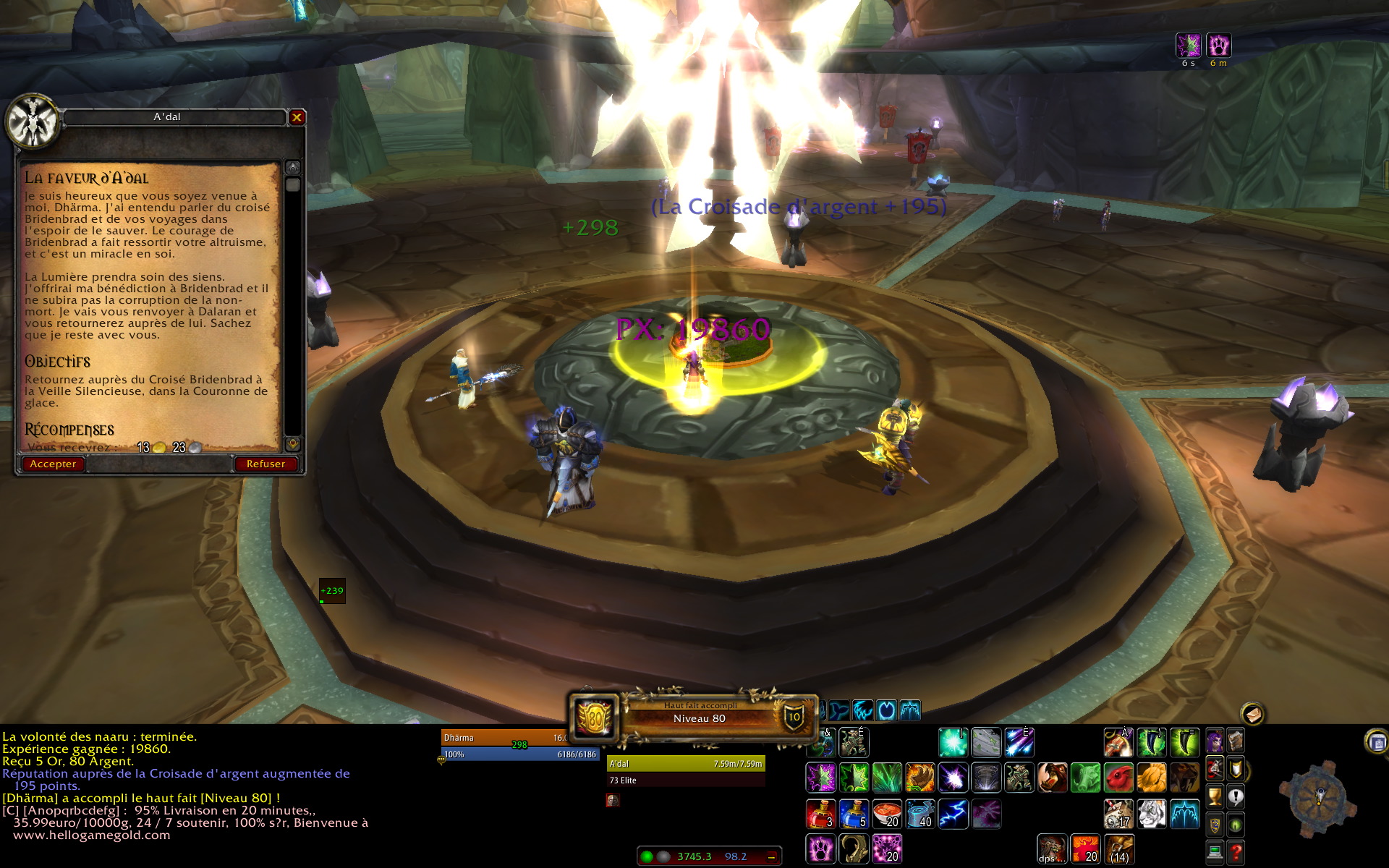
Task: Open the red question mark help button
Action: point(1236,852)
